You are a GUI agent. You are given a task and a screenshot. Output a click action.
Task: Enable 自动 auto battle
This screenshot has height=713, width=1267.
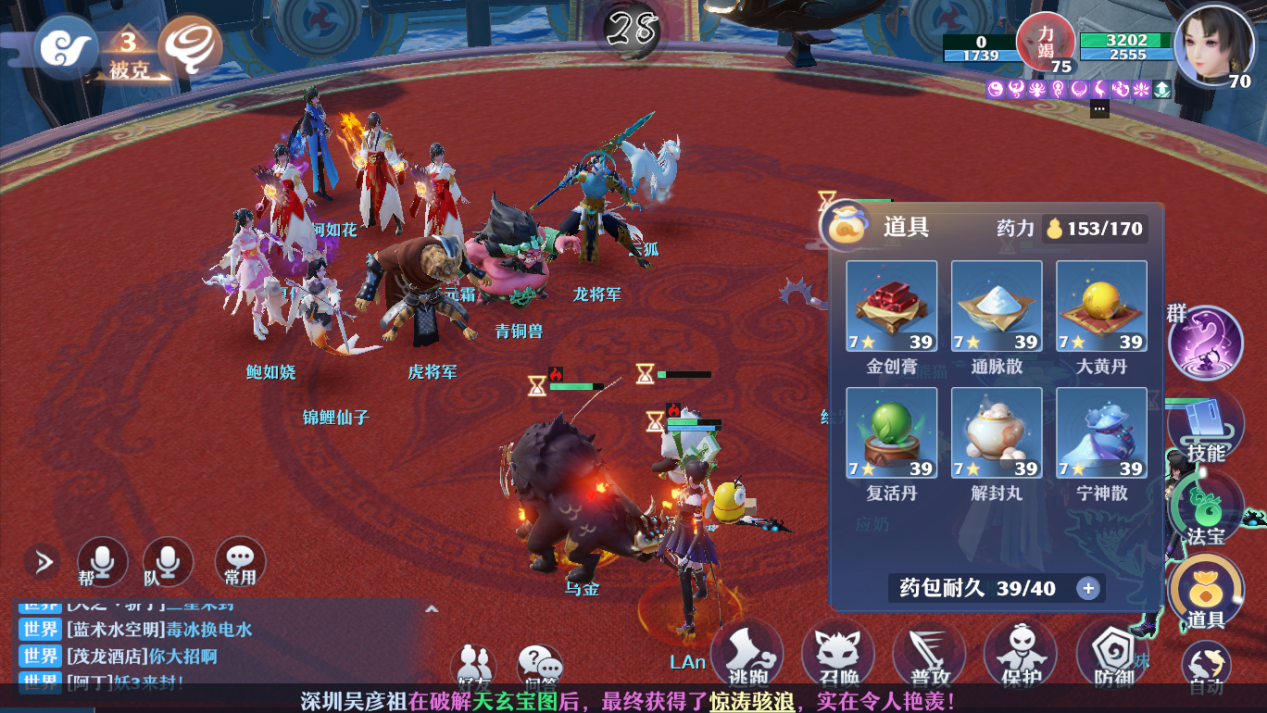coord(1206,668)
